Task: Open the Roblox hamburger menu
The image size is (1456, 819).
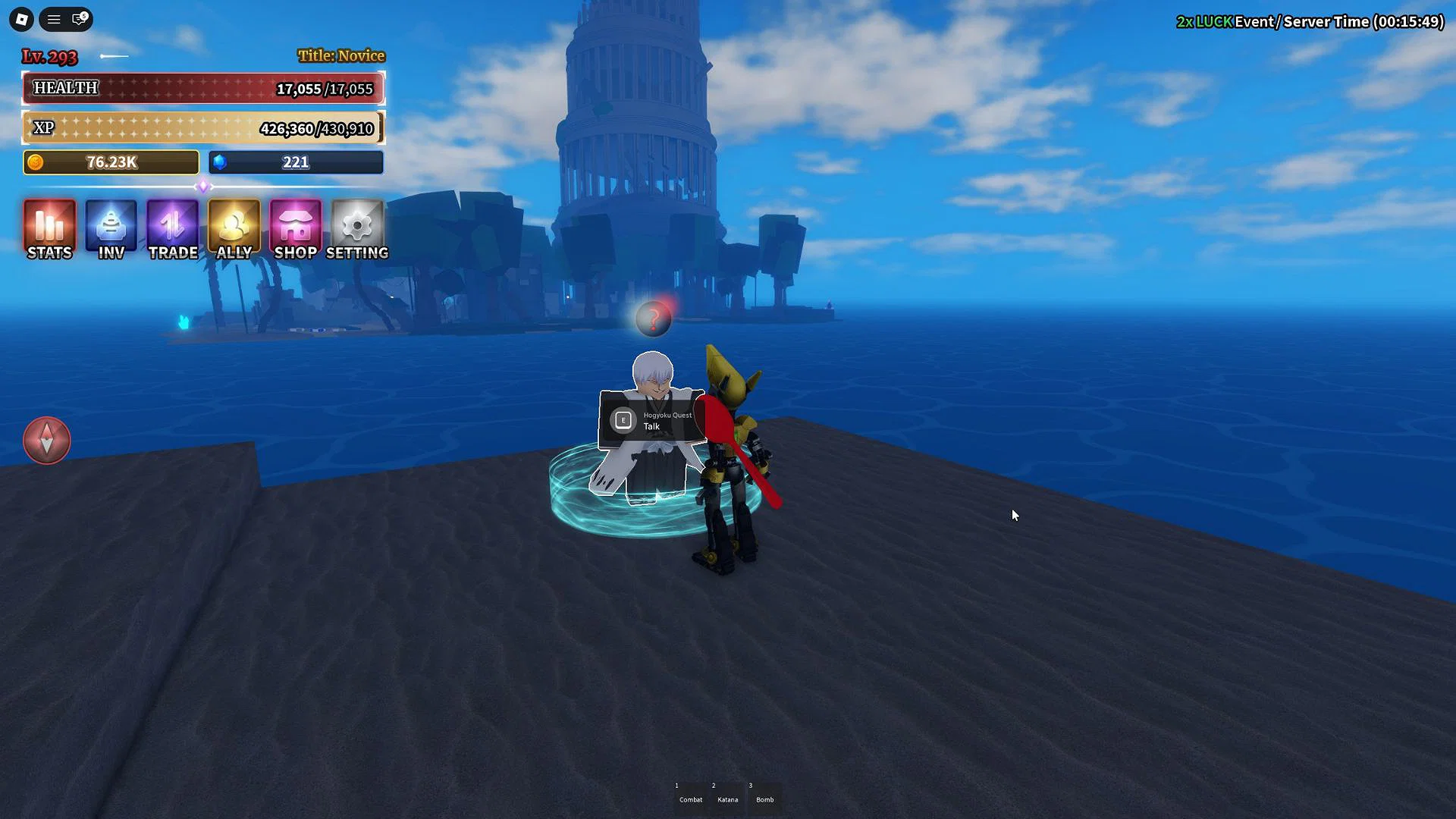Action: coord(53,19)
